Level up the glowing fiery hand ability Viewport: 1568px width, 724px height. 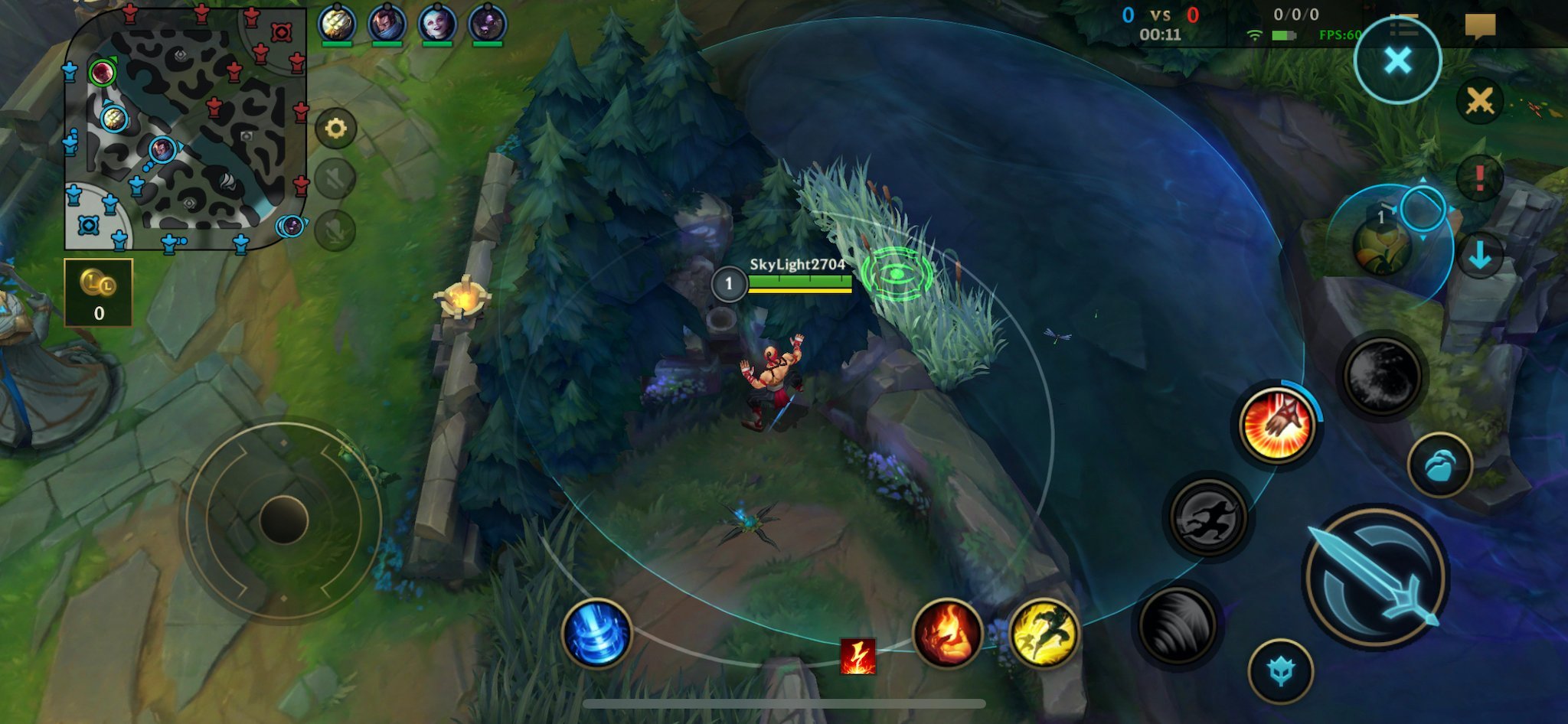coord(1277,426)
